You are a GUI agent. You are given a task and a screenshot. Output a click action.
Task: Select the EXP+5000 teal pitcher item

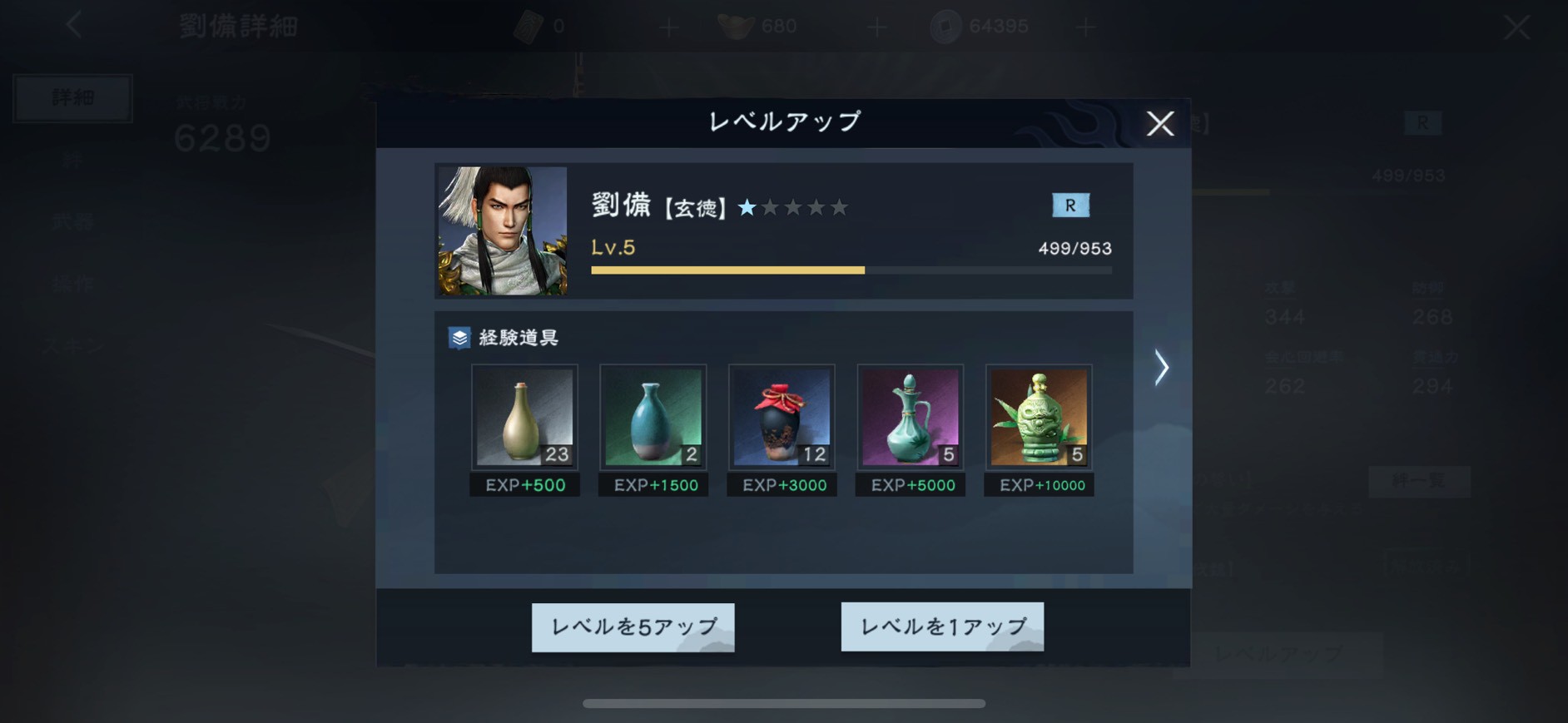tap(910, 416)
